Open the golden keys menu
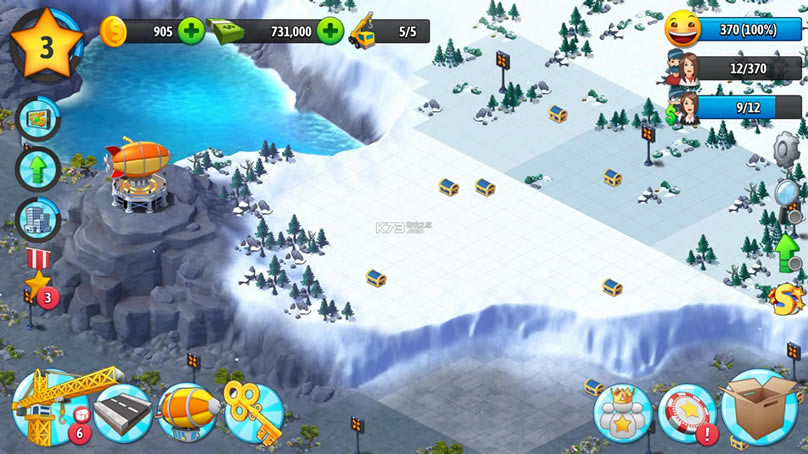Screen dimensions: 808x454 pos(253,408)
